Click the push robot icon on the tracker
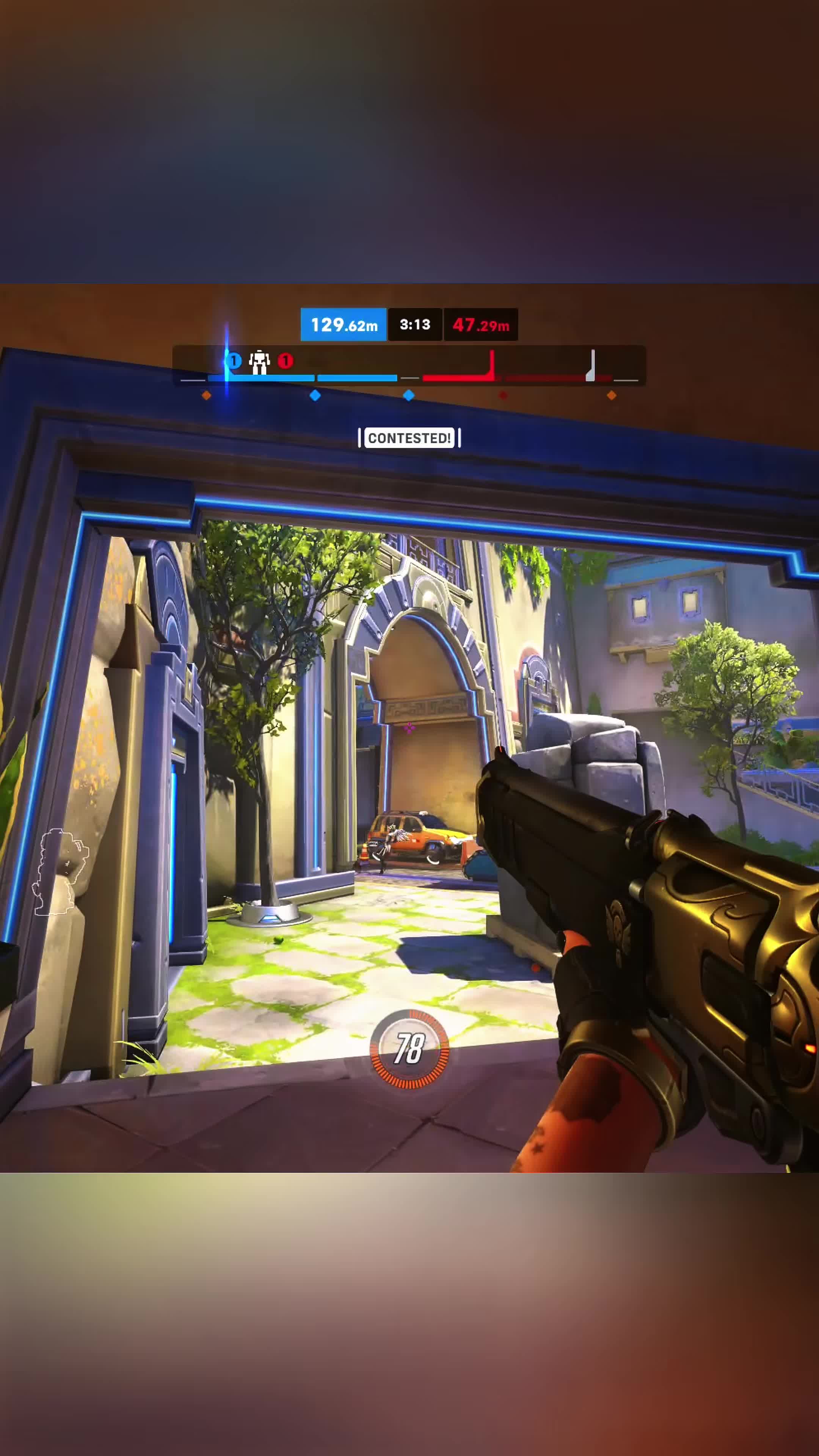 [259, 362]
